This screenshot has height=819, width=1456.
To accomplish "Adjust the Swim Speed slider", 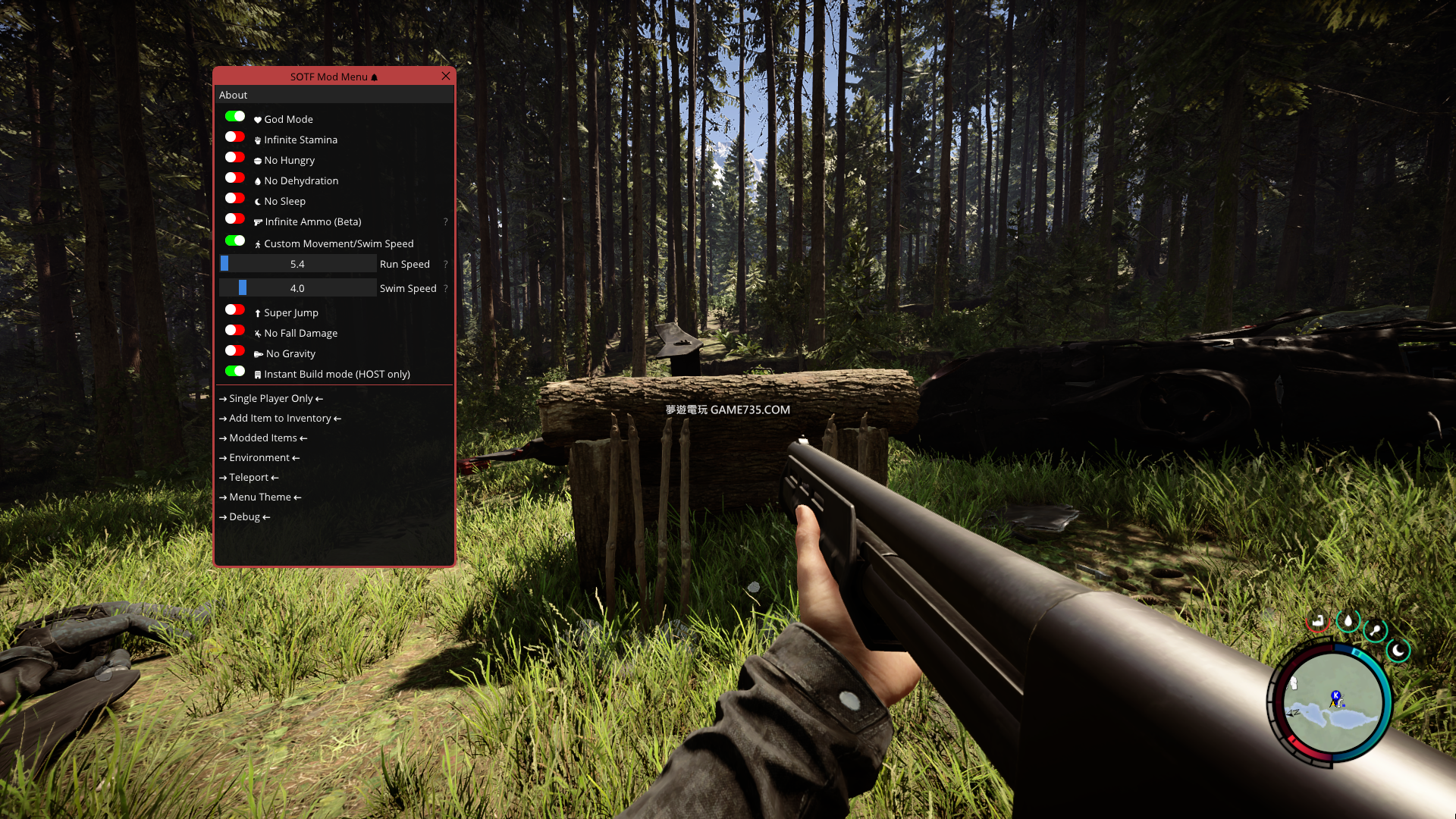I will [x=297, y=288].
